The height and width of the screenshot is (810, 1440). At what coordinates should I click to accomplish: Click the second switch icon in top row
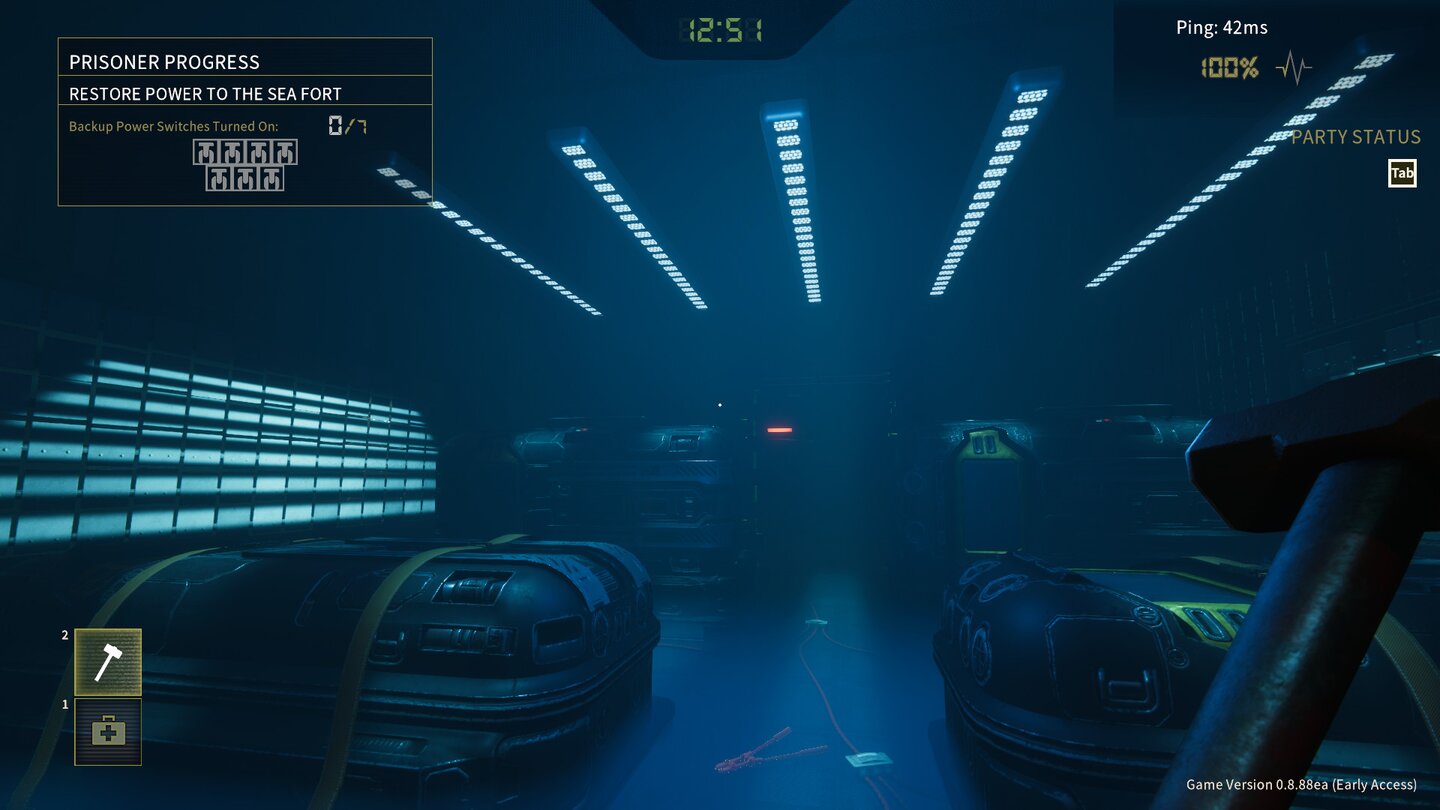pyautogui.click(x=230, y=152)
